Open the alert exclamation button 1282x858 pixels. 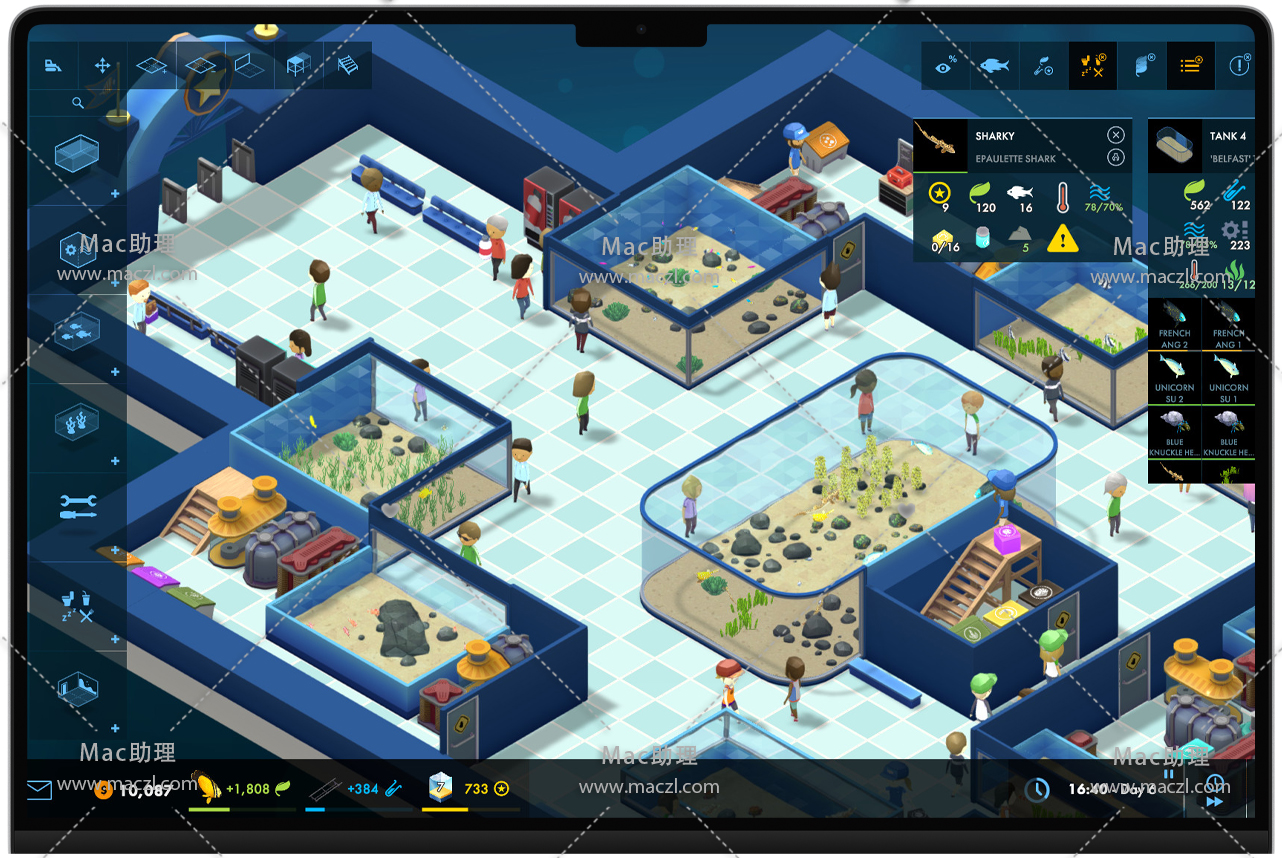click(1239, 66)
